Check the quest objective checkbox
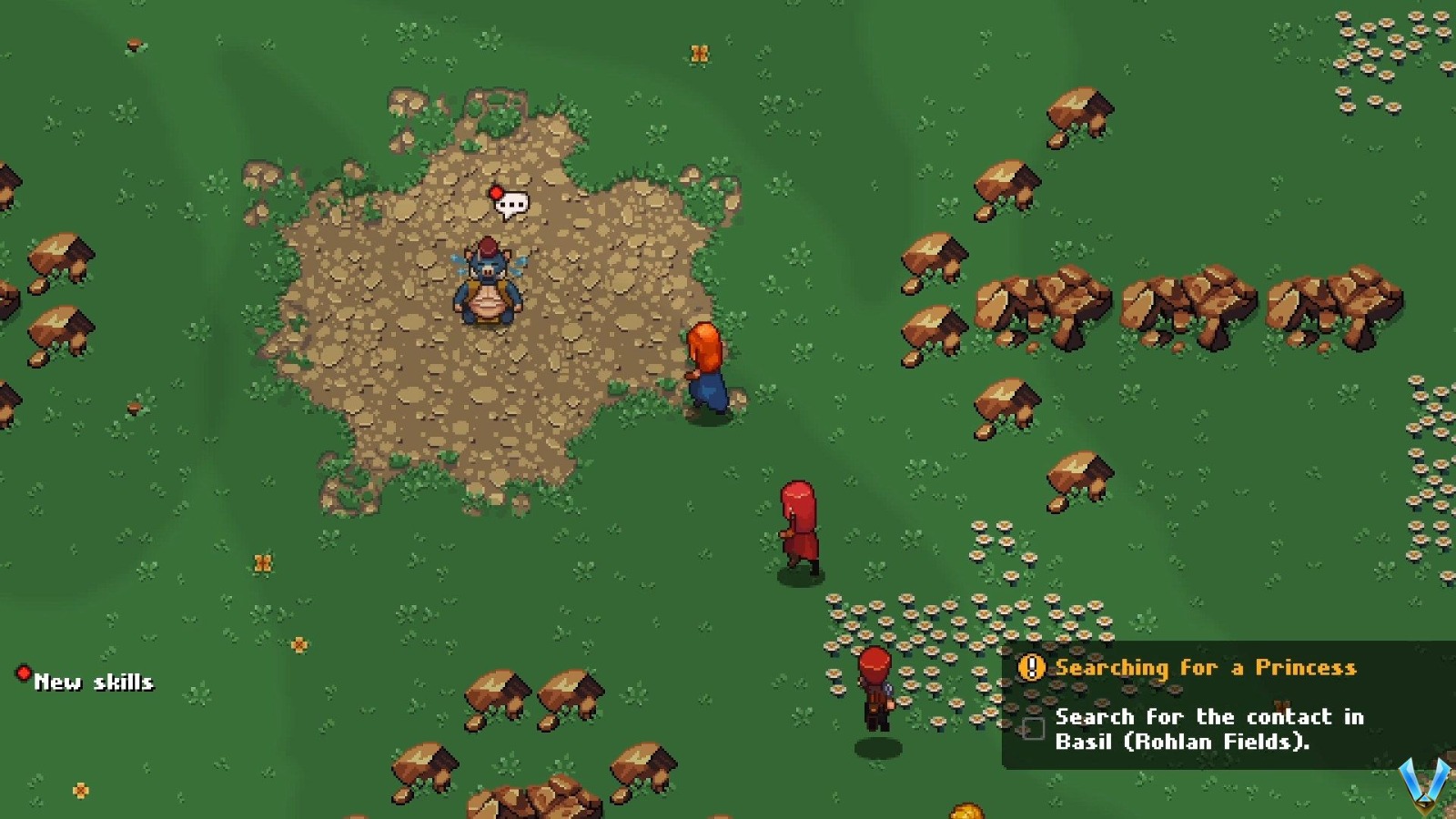The image size is (1456, 819). tap(1033, 728)
